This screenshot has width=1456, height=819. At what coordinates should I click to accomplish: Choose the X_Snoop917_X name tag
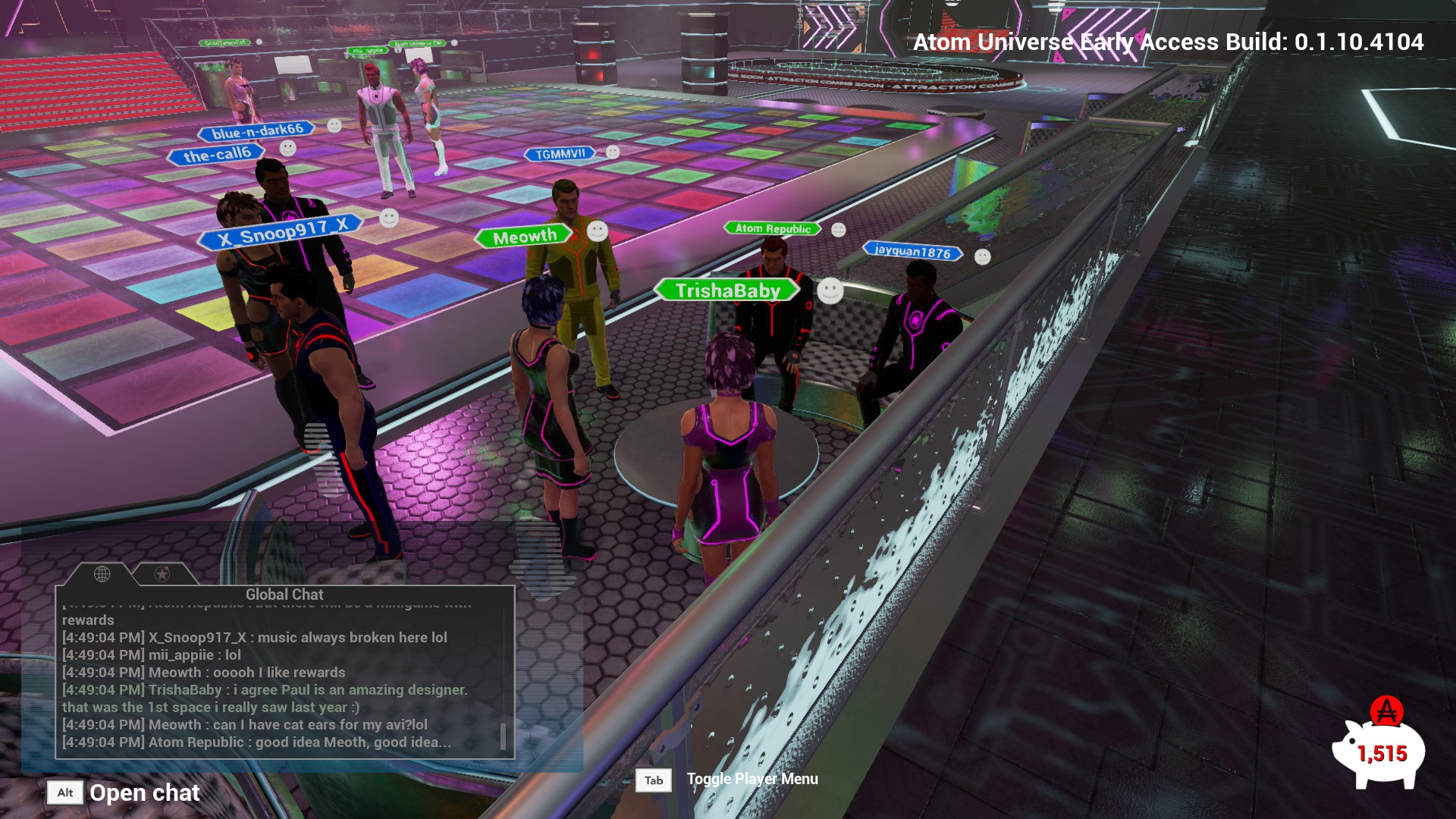(282, 231)
